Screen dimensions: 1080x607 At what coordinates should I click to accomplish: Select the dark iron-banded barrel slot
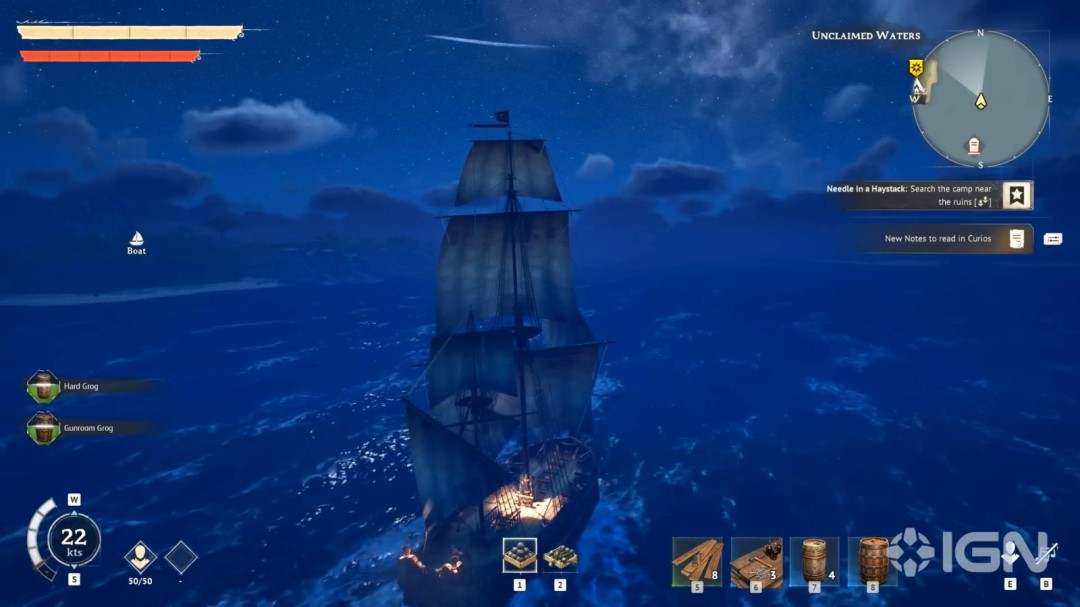point(873,560)
